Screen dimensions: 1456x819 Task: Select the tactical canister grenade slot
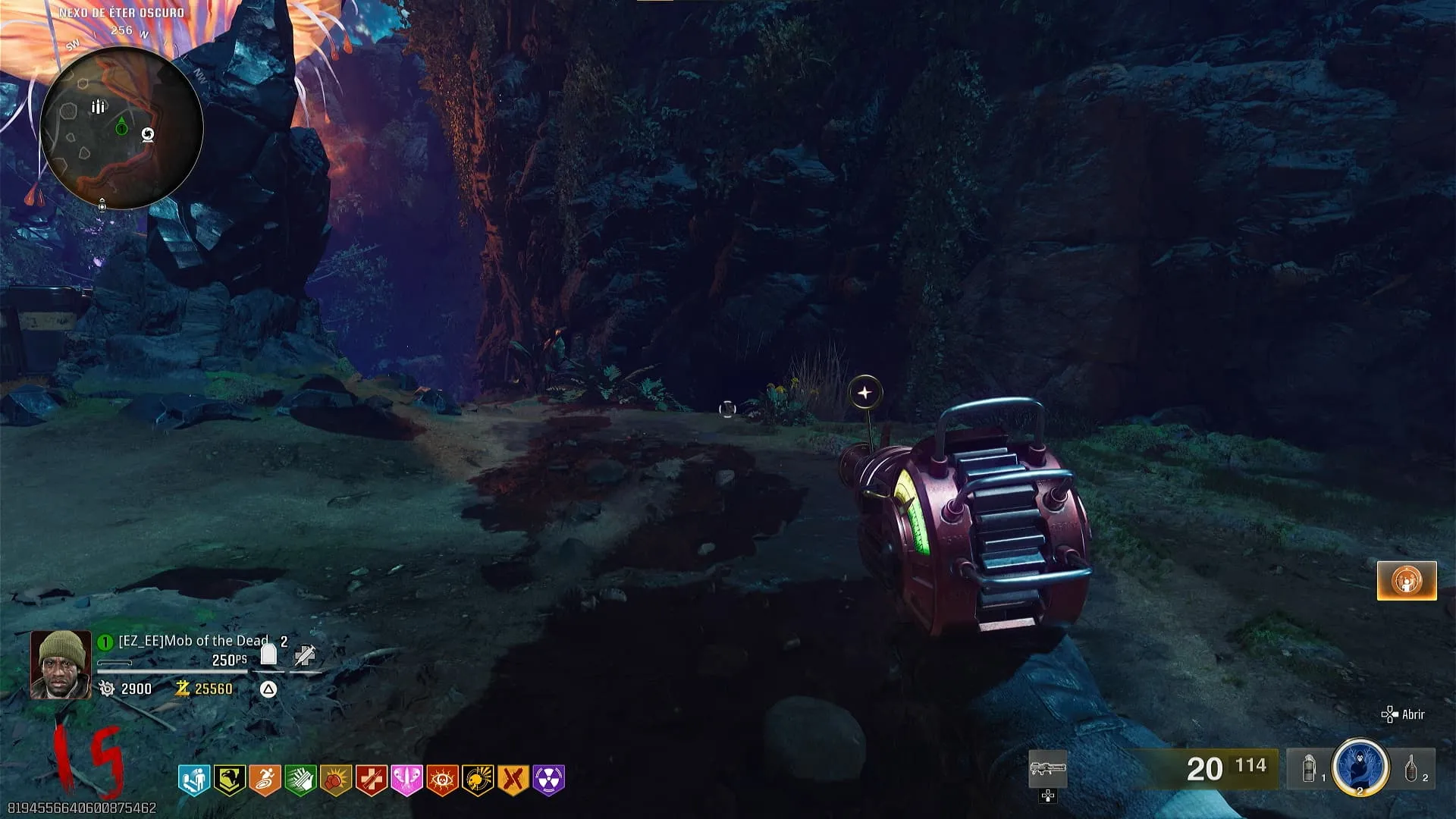[x=1310, y=769]
